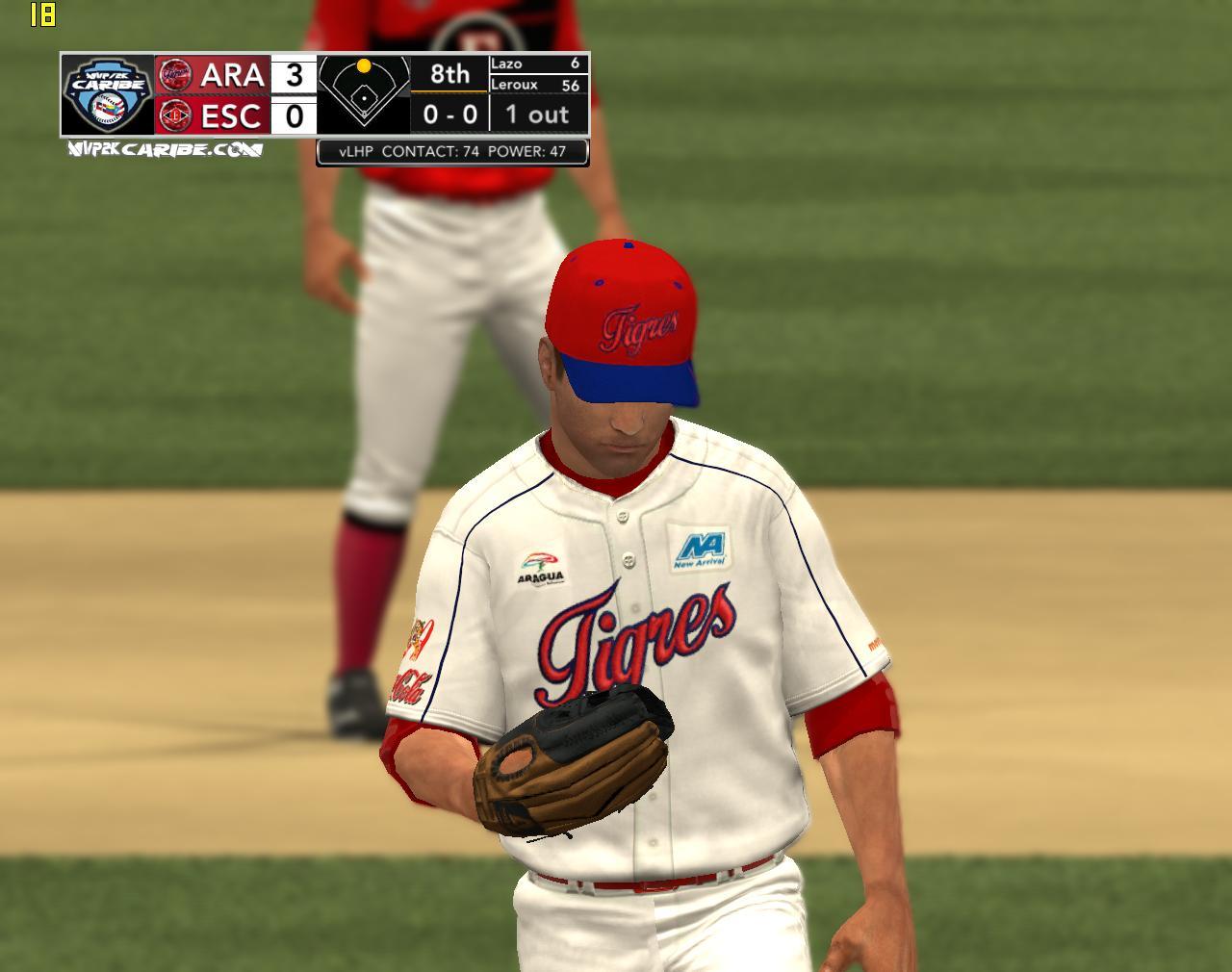Click the MVP2K Caribe league logo
The width and height of the screenshot is (1232, 972).
pyautogui.click(x=107, y=94)
